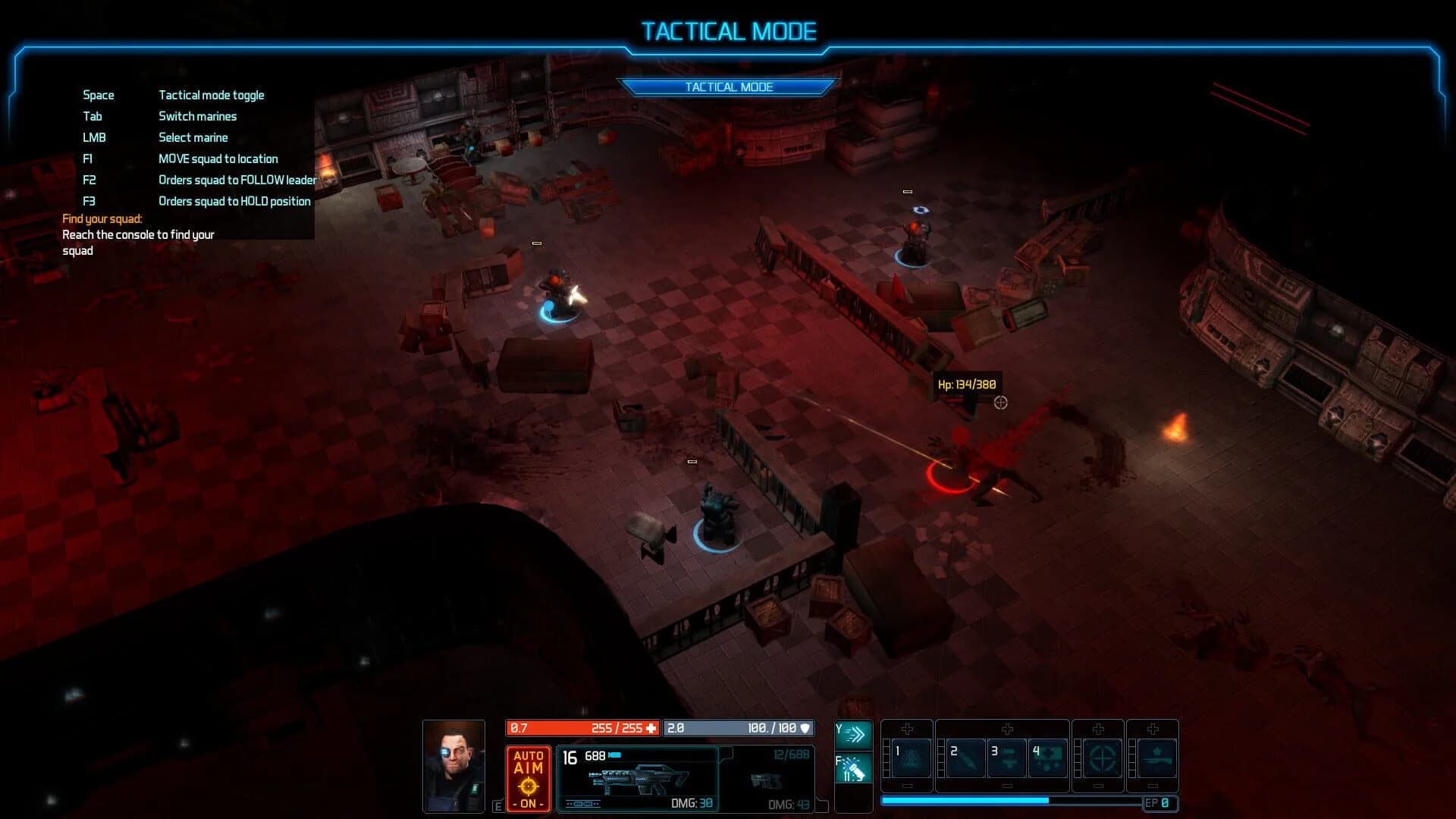Viewport: 1456px width, 819px height.
Task: Click the blue EP progress bar
Action: [962, 802]
